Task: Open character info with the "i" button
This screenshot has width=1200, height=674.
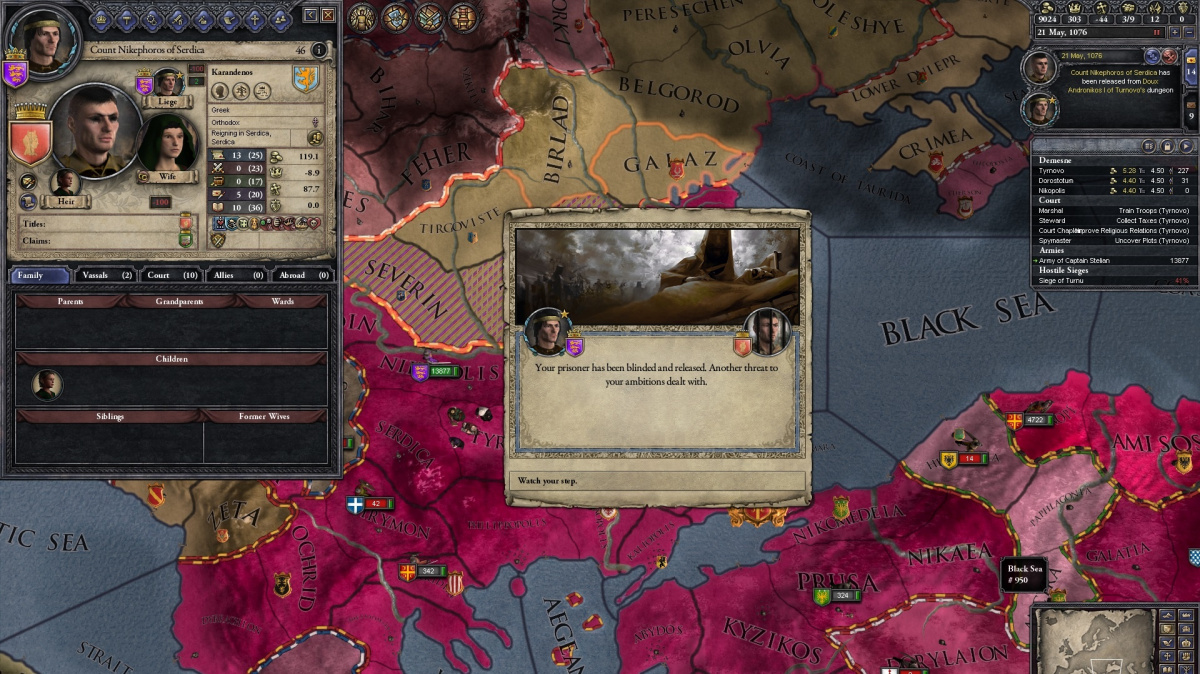Action: coord(319,50)
